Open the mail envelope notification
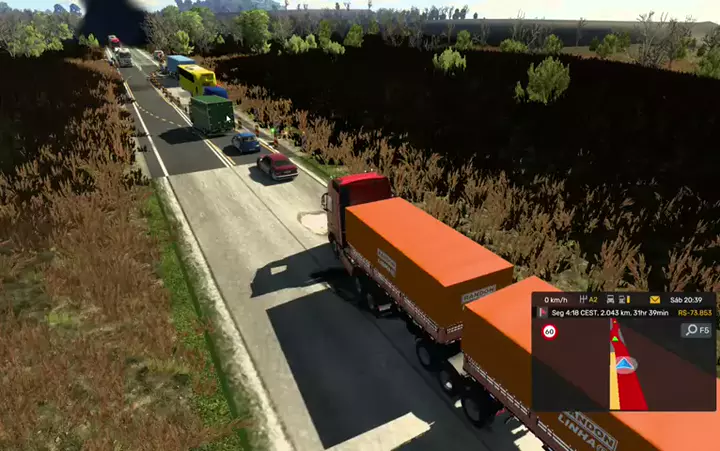This screenshot has height=451, width=720. tap(655, 299)
